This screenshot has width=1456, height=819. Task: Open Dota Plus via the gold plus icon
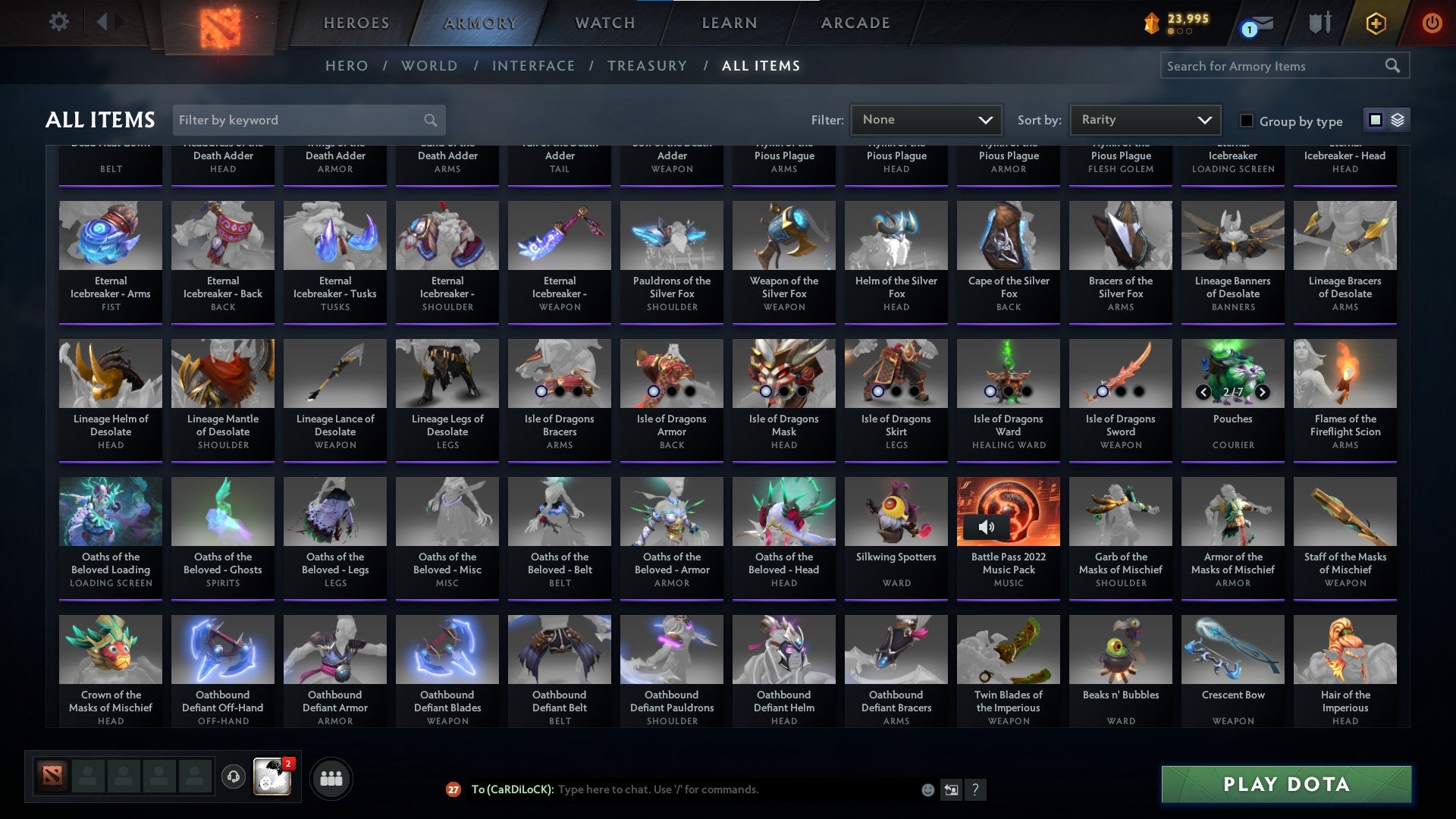point(1376,23)
